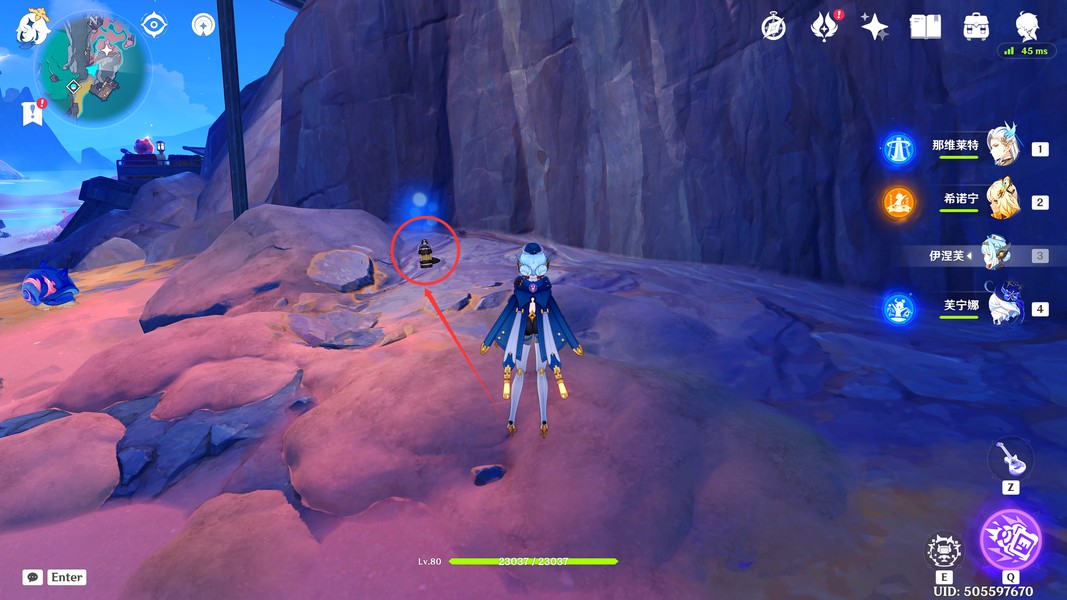The image size is (1067, 600).
Task: Unleash the purple elemental burst
Action: point(1010,539)
